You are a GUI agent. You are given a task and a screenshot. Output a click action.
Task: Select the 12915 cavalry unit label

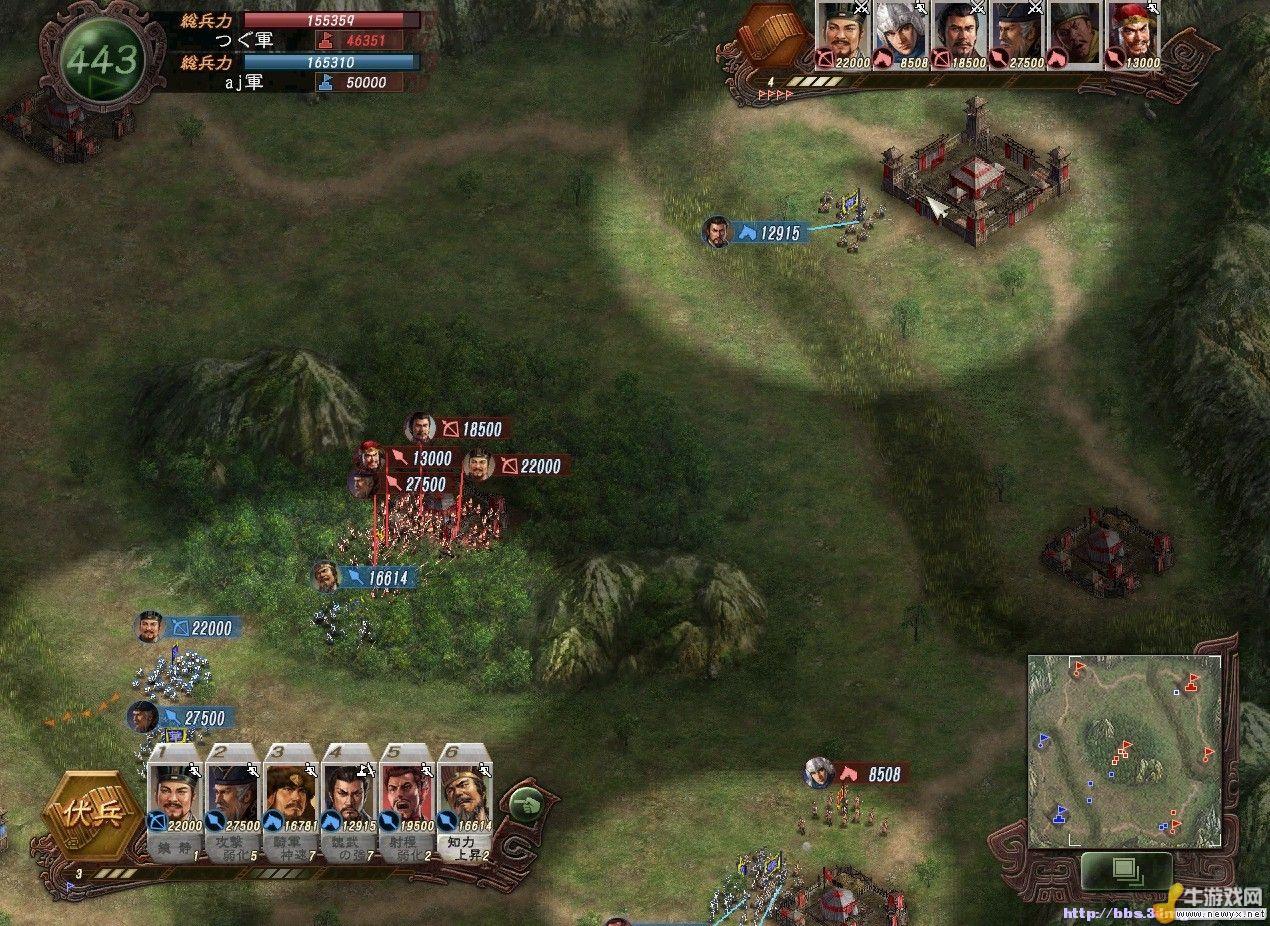click(768, 233)
